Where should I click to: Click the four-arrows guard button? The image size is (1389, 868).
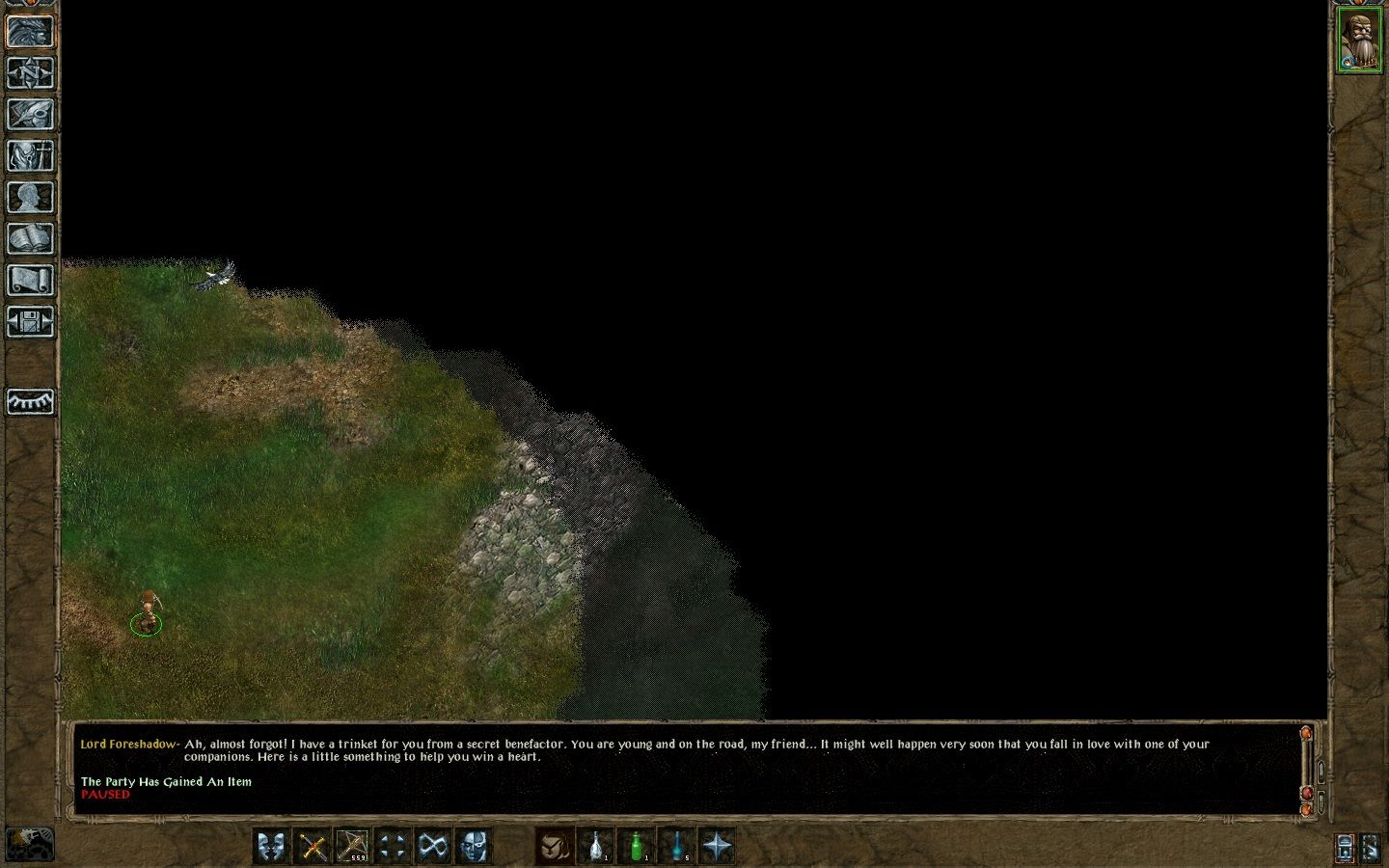tap(393, 847)
